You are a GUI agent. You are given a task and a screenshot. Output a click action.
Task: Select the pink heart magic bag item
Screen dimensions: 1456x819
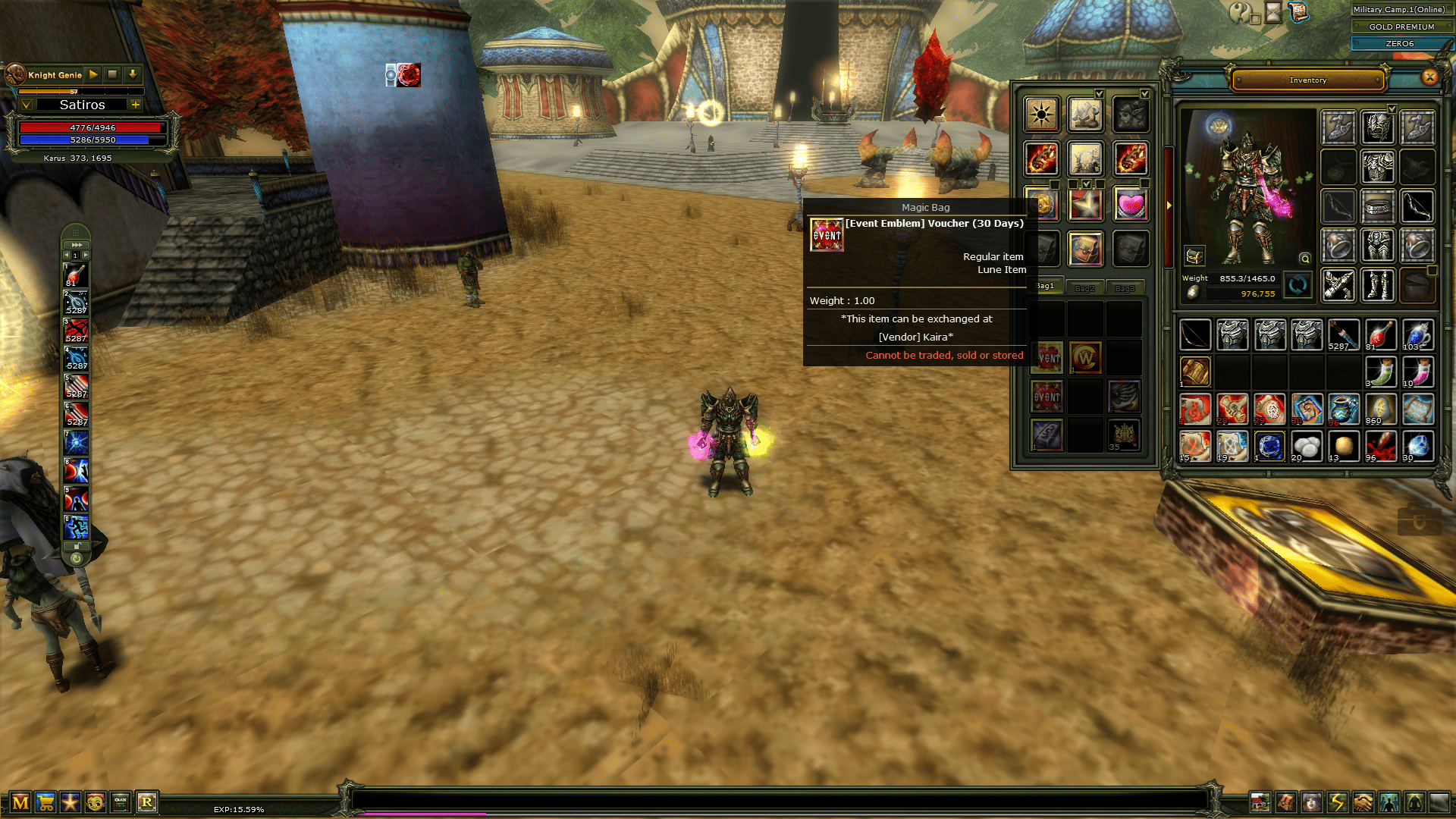[x=1130, y=205]
